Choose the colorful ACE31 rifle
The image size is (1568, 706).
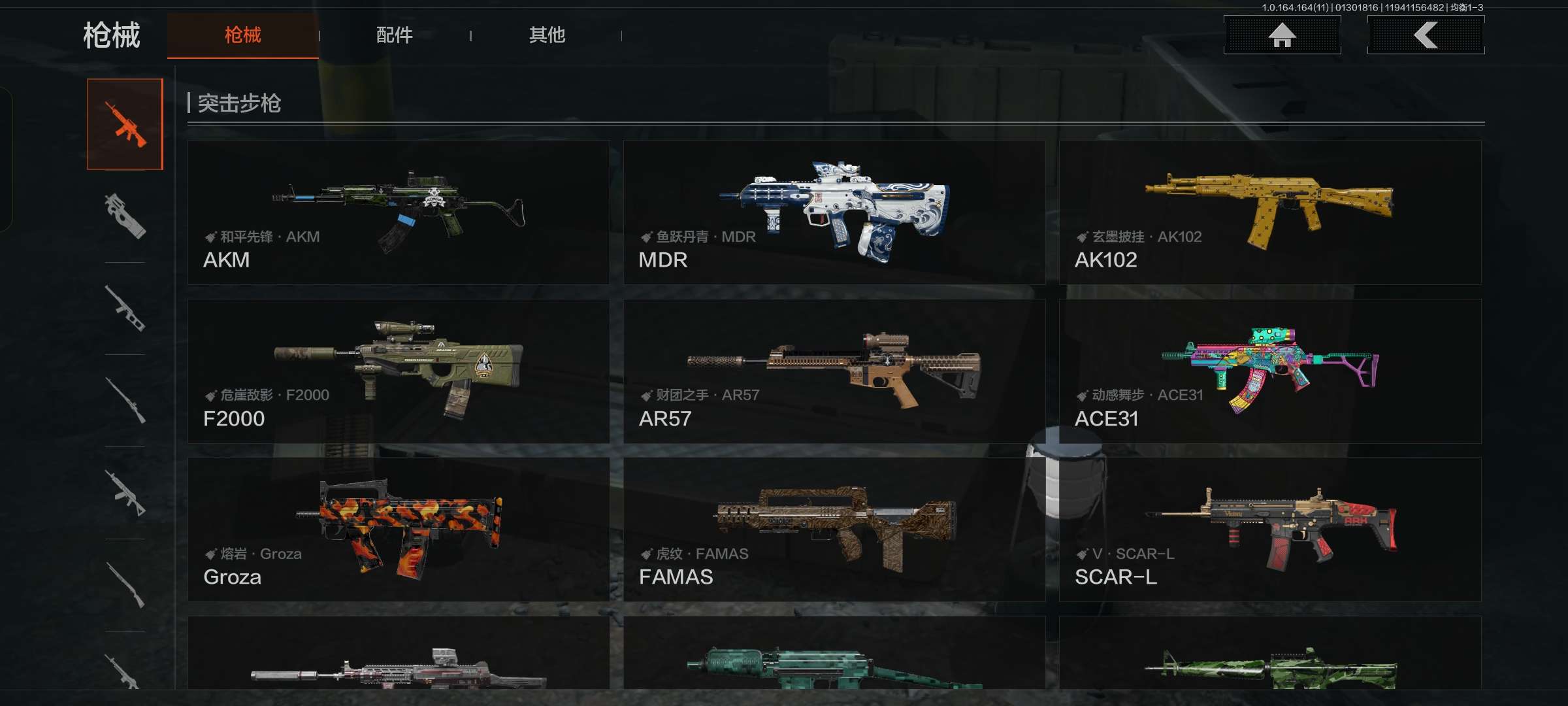click(x=1270, y=371)
